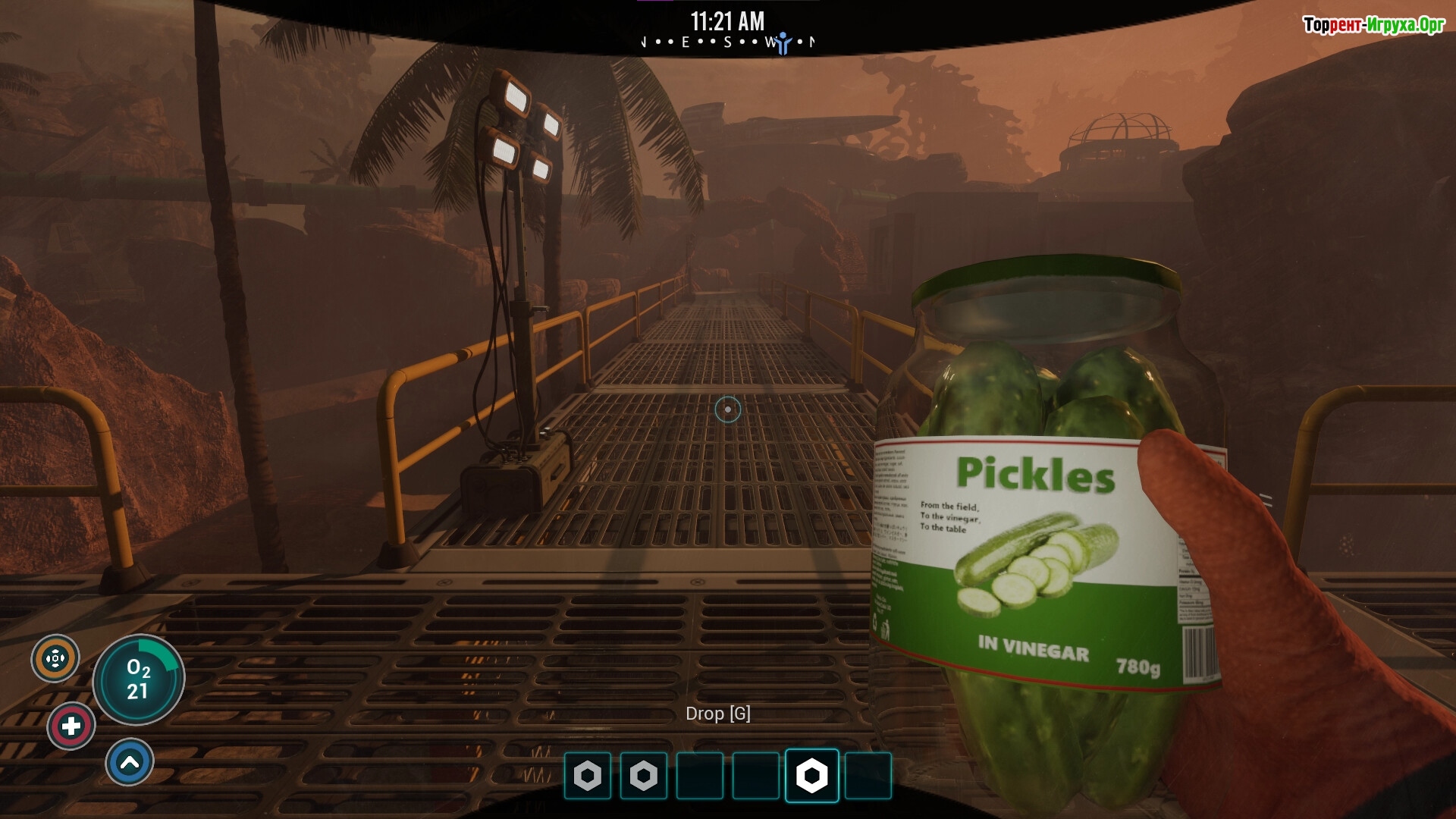Click the orange directional-arrows status icon
Viewport: 1456px width, 819px height.
click(x=55, y=658)
